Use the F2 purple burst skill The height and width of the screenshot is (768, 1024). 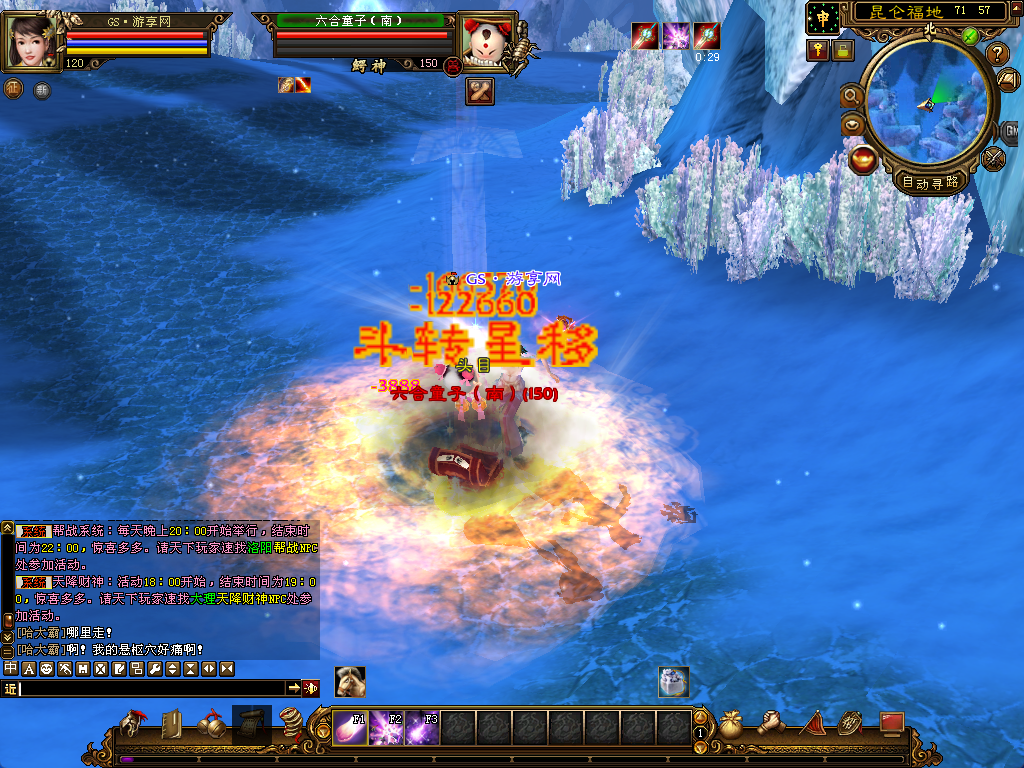coord(386,727)
